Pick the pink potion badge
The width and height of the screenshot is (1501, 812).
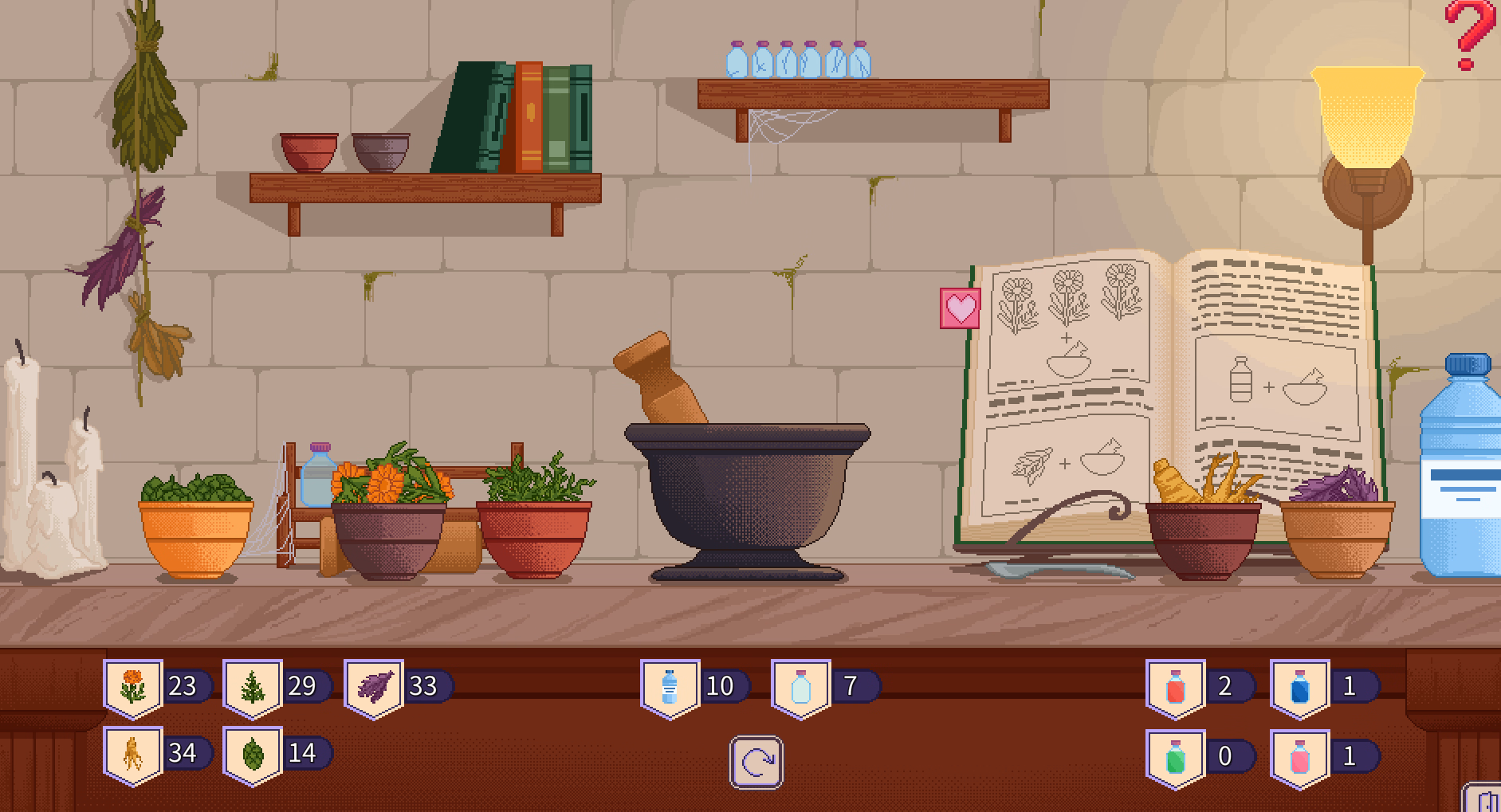(1299, 757)
